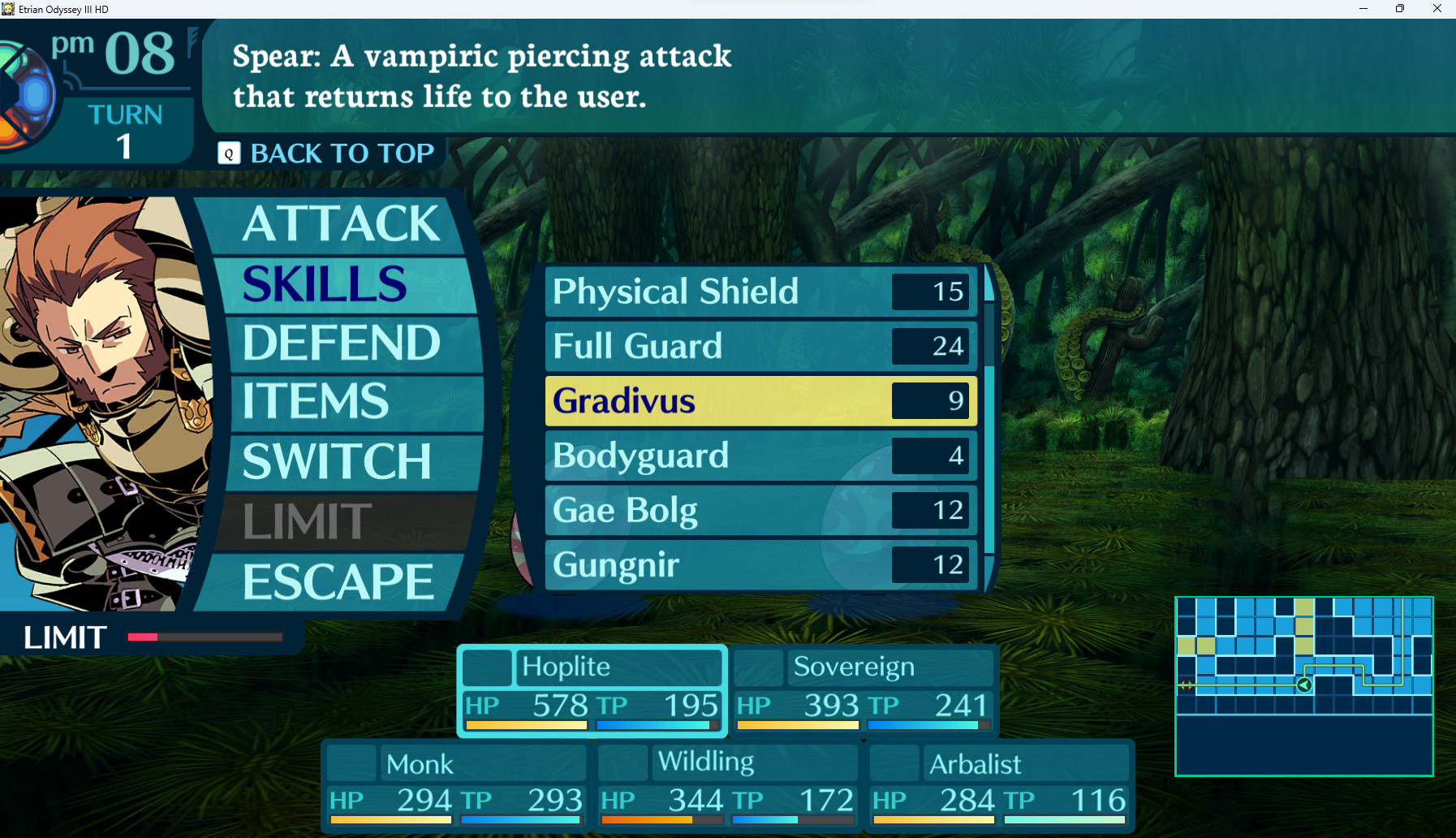The image size is (1456, 838).
Task: Open the SWITCH option
Action: [335, 461]
